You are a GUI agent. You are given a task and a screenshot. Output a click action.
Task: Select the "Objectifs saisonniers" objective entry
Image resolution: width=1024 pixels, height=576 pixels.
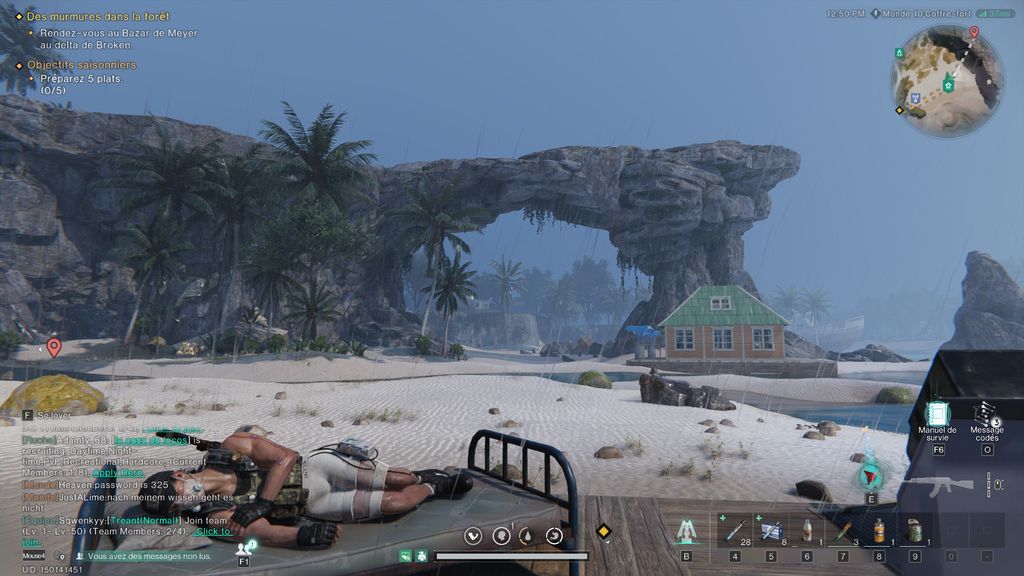[x=81, y=65]
